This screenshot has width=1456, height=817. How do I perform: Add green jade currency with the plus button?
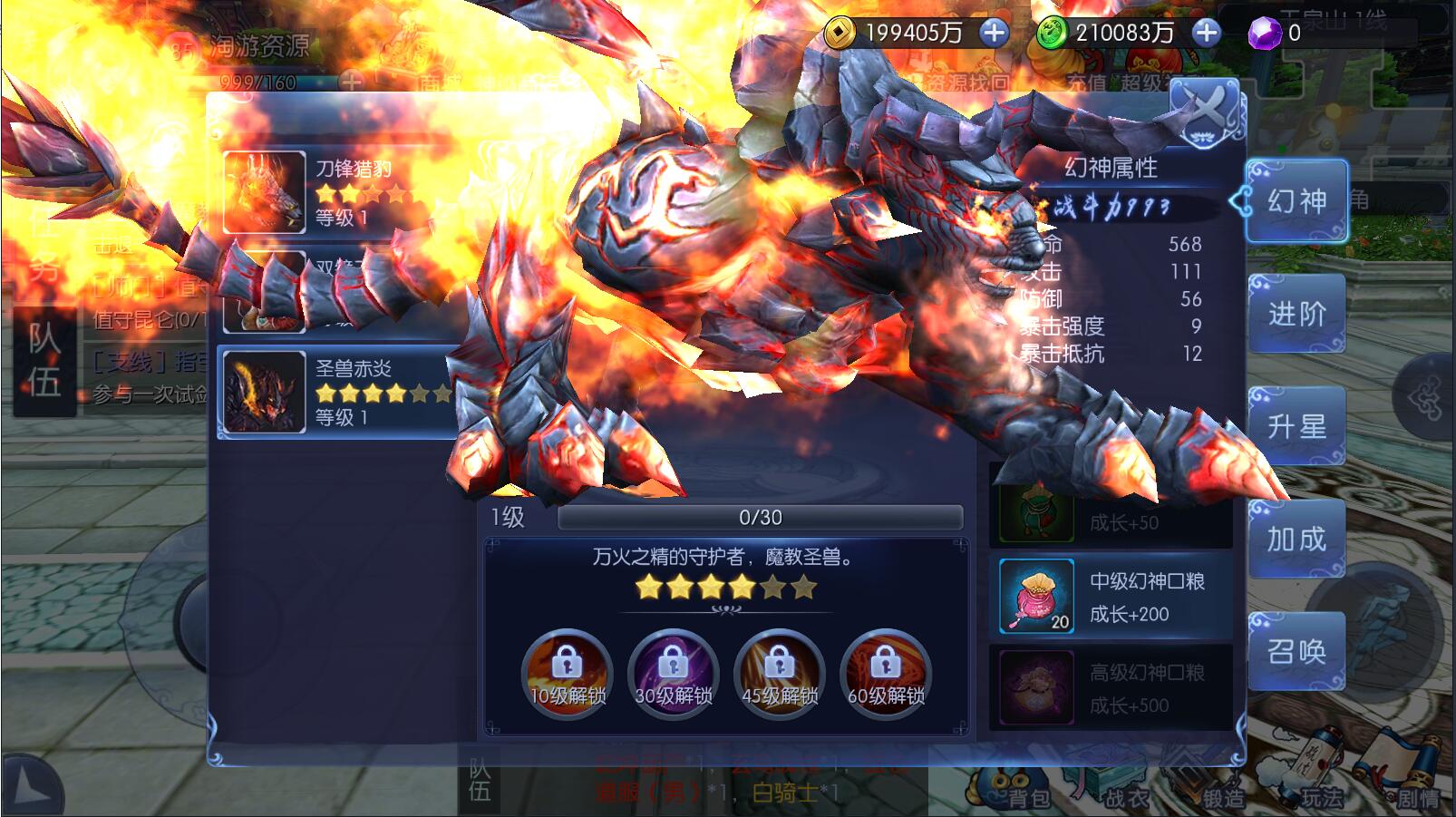coord(1206,33)
